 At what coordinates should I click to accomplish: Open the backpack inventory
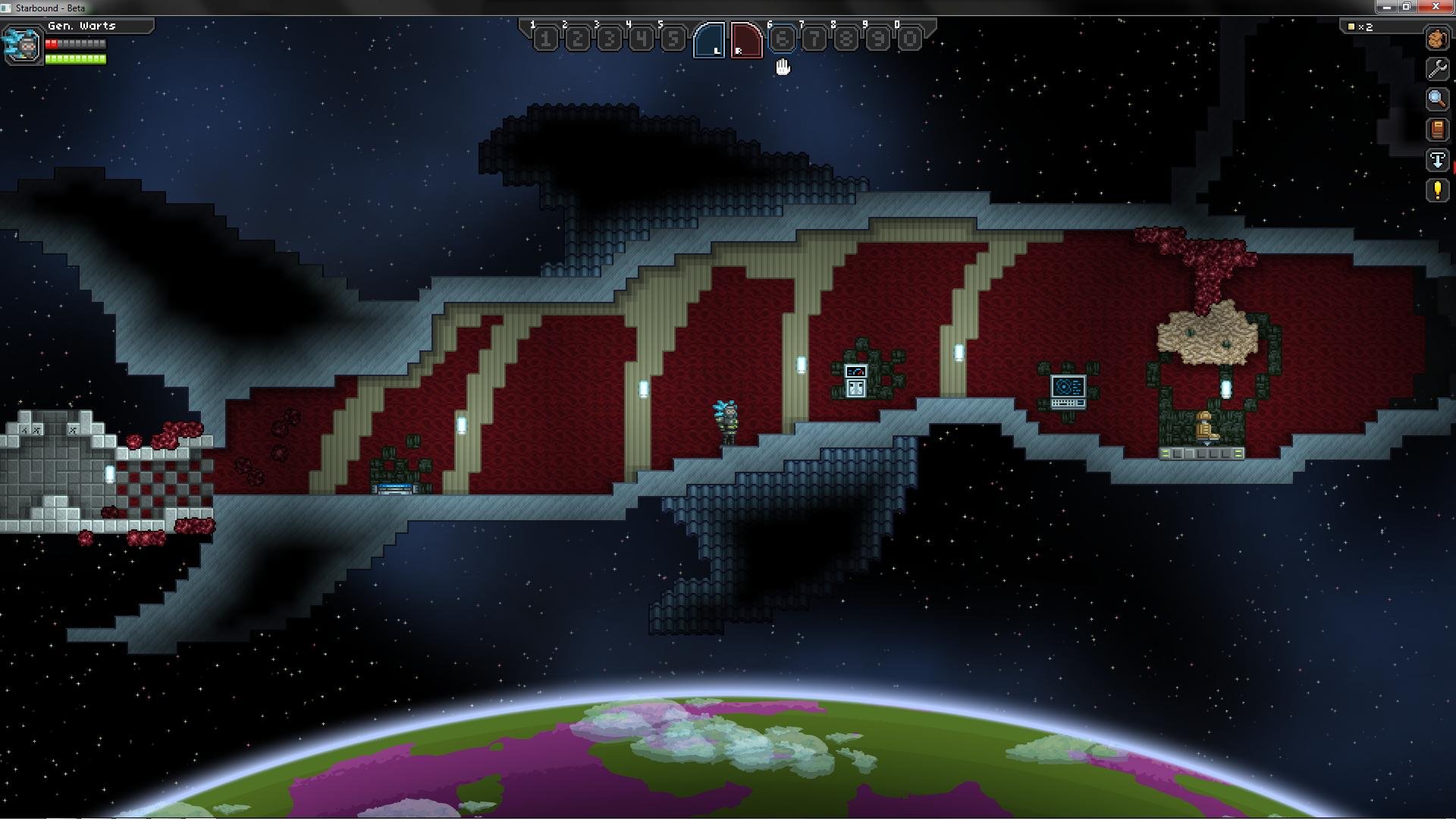pyautogui.click(x=1437, y=39)
